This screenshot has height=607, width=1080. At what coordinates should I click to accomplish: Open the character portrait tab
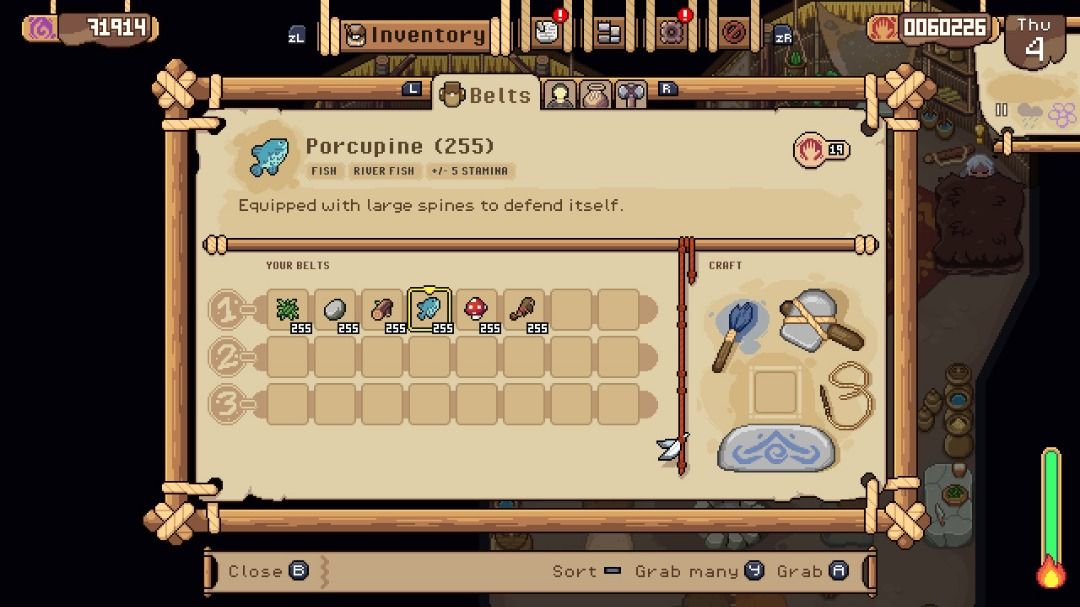tap(560, 95)
